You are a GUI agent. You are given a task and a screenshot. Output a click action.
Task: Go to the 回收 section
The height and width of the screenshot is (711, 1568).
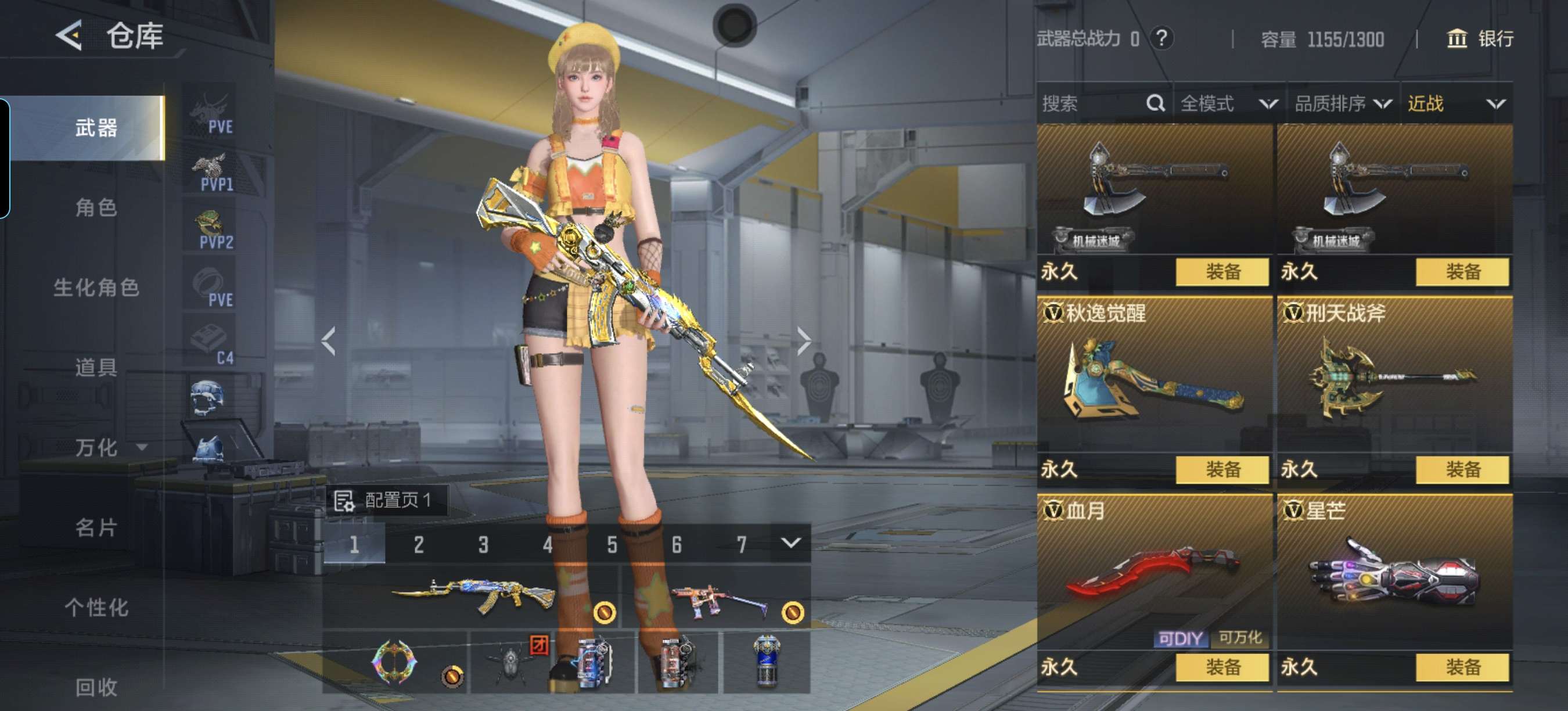coord(96,687)
